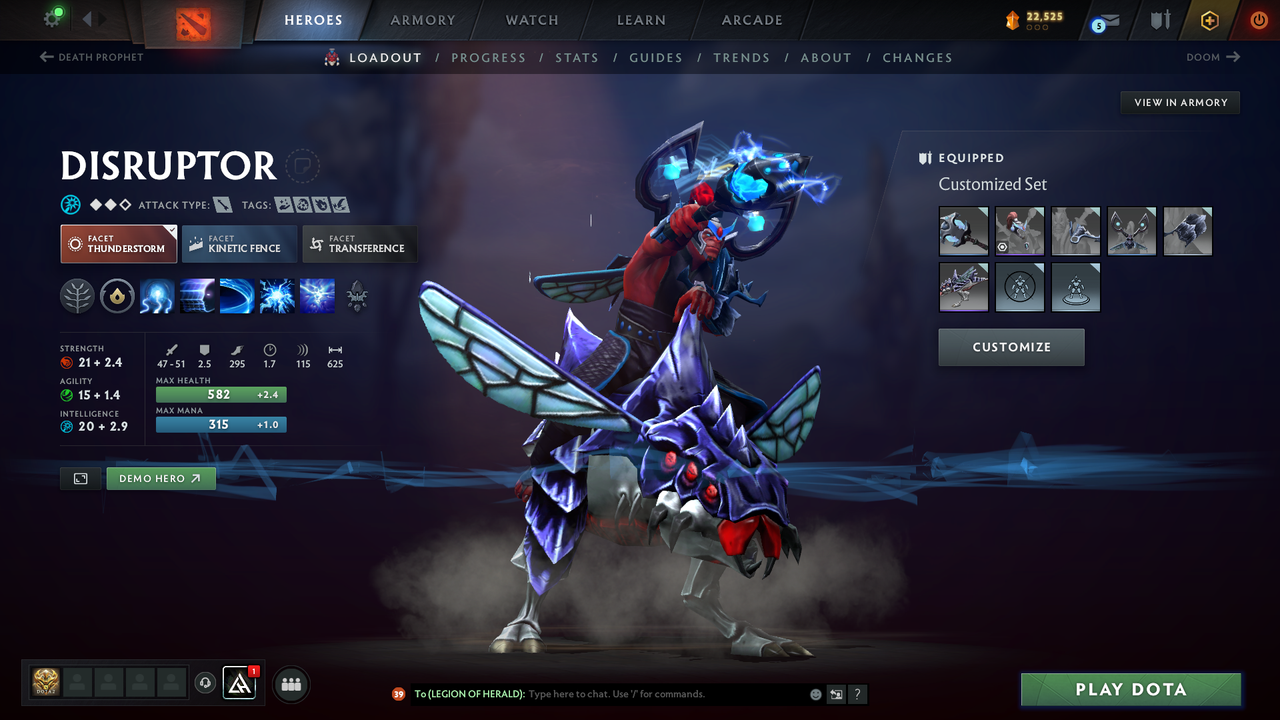Select the Static Storm ultimate ability icon
1280x720 pixels.
[317, 296]
